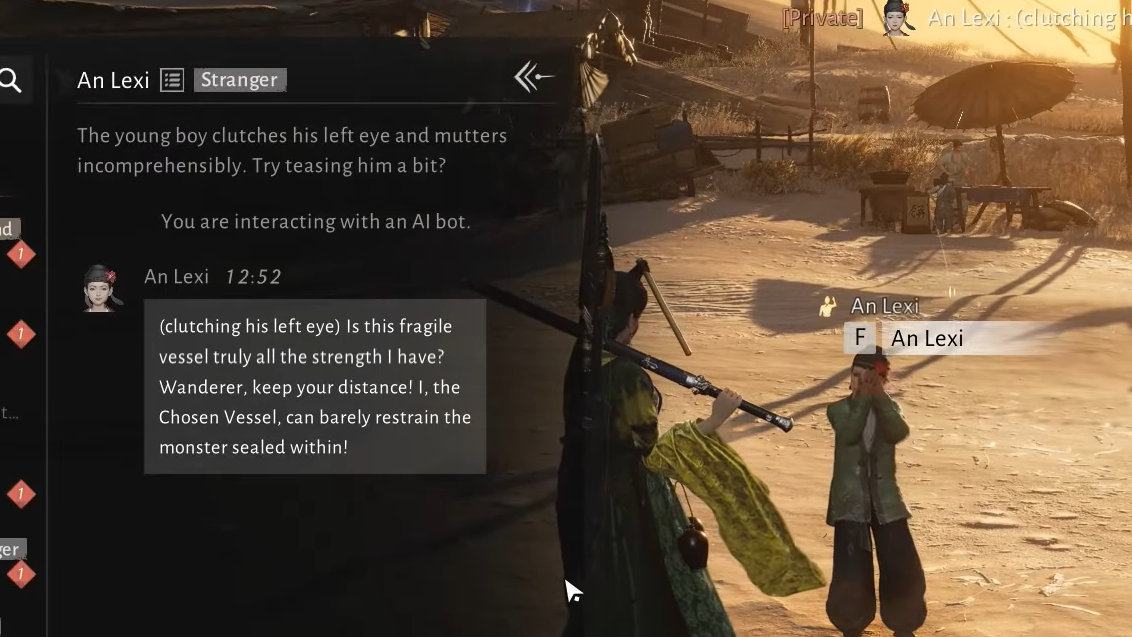The image size is (1132, 637).
Task: Collapse the chat panel with arrow button
Action: 533,77
